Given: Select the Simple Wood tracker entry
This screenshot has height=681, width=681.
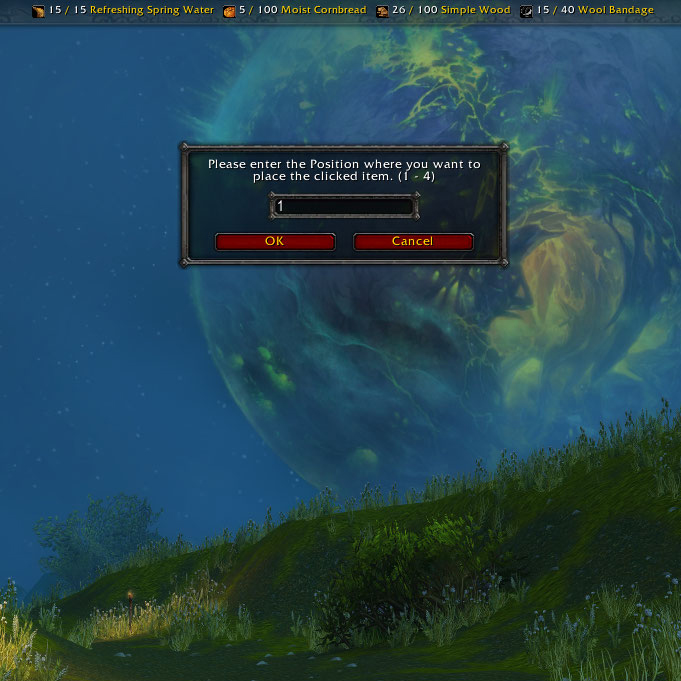Looking at the screenshot, I should [x=443, y=10].
